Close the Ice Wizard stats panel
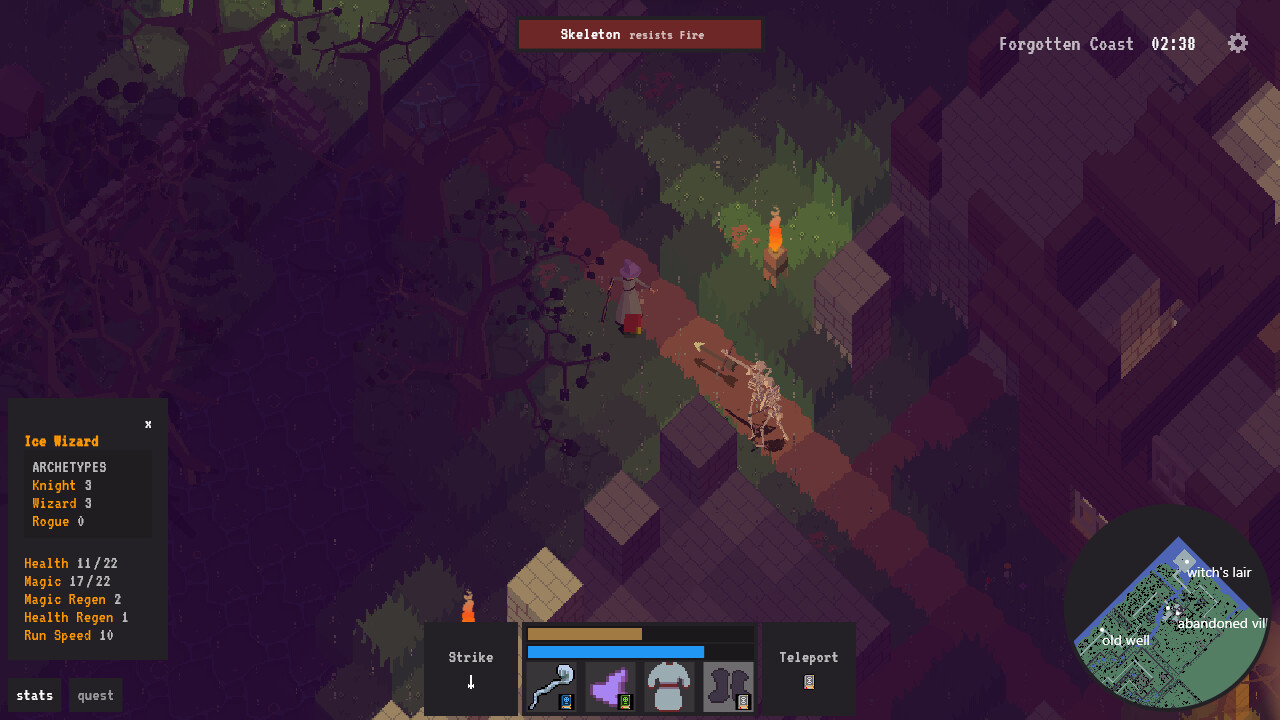Image resolution: width=1280 pixels, height=720 pixels. pyautogui.click(x=147, y=424)
